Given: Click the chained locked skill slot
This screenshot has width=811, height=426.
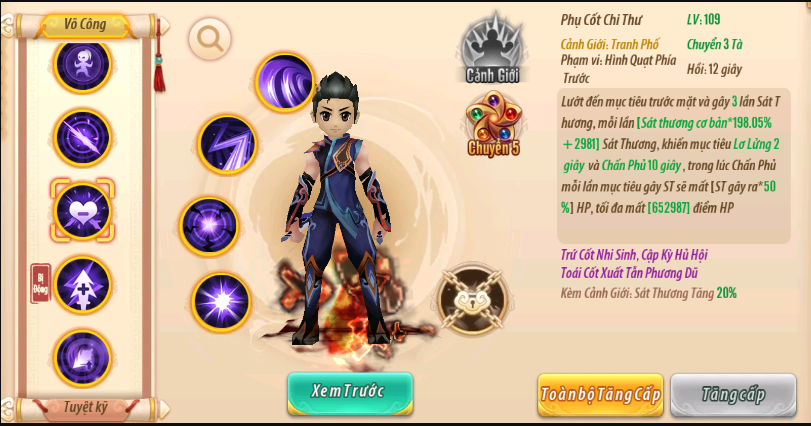Looking at the screenshot, I should point(473,300).
